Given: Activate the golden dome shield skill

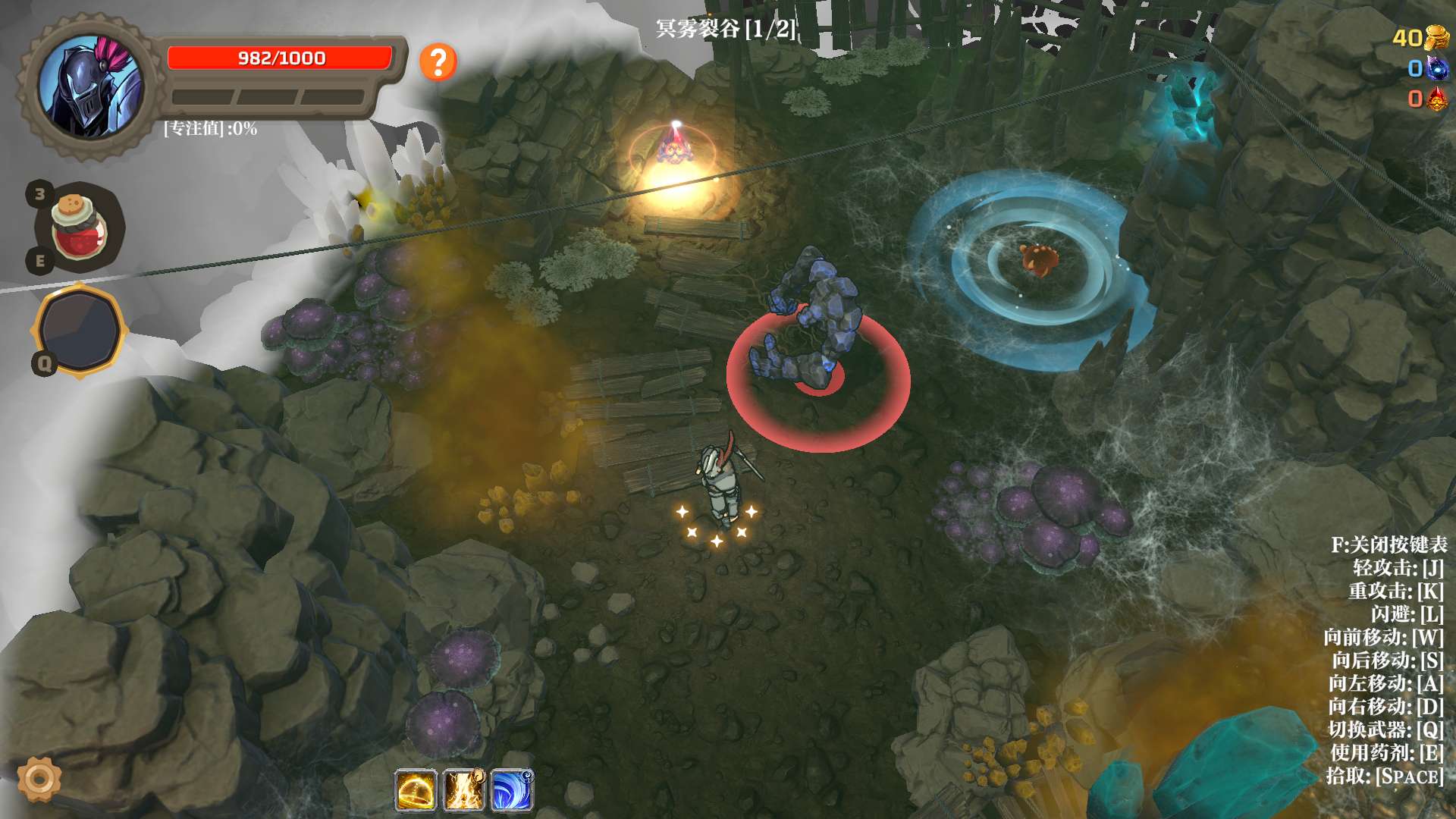Looking at the screenshot, I should [416, 790].
